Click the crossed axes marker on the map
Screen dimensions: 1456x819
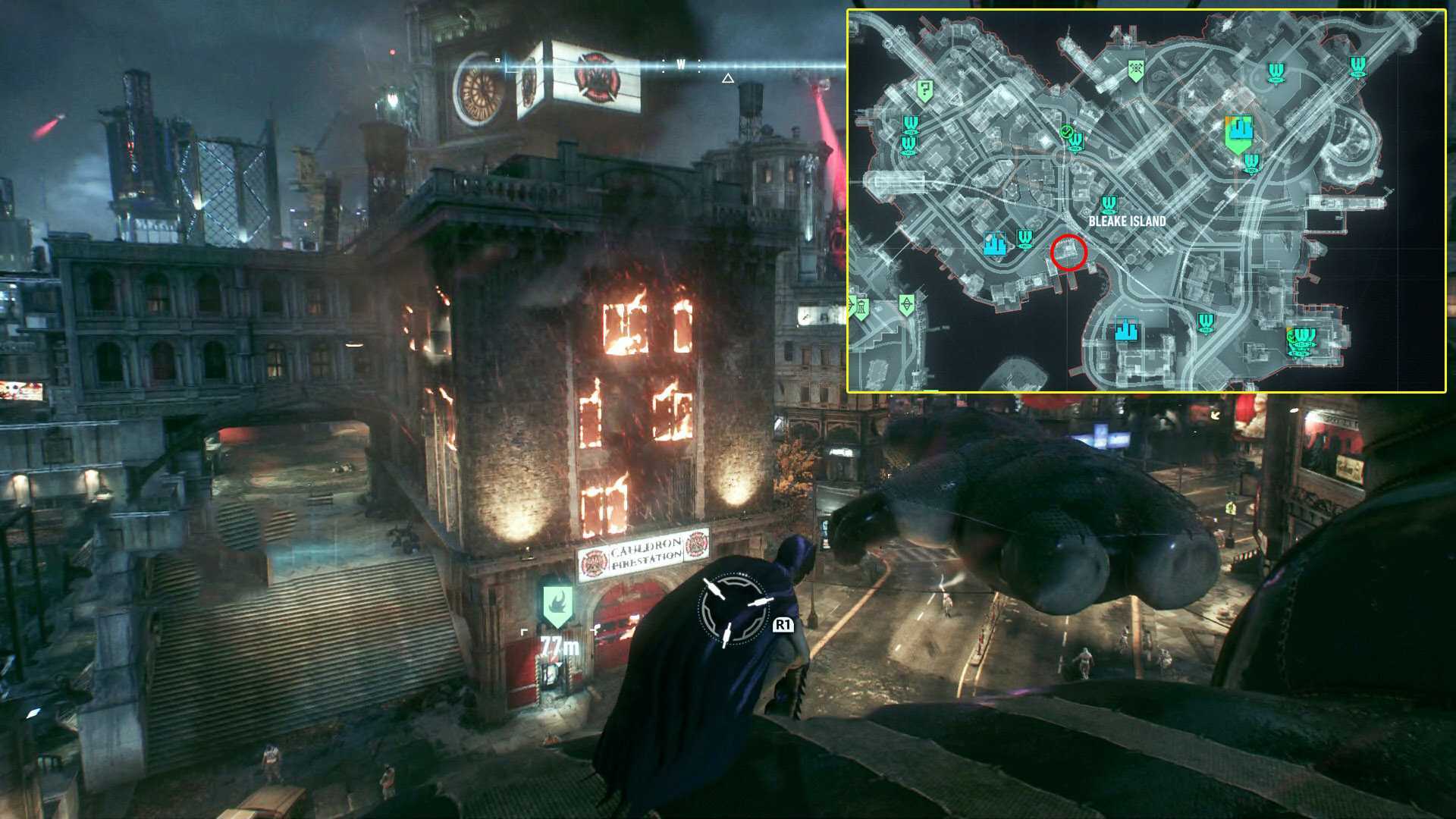point(1135,70)
